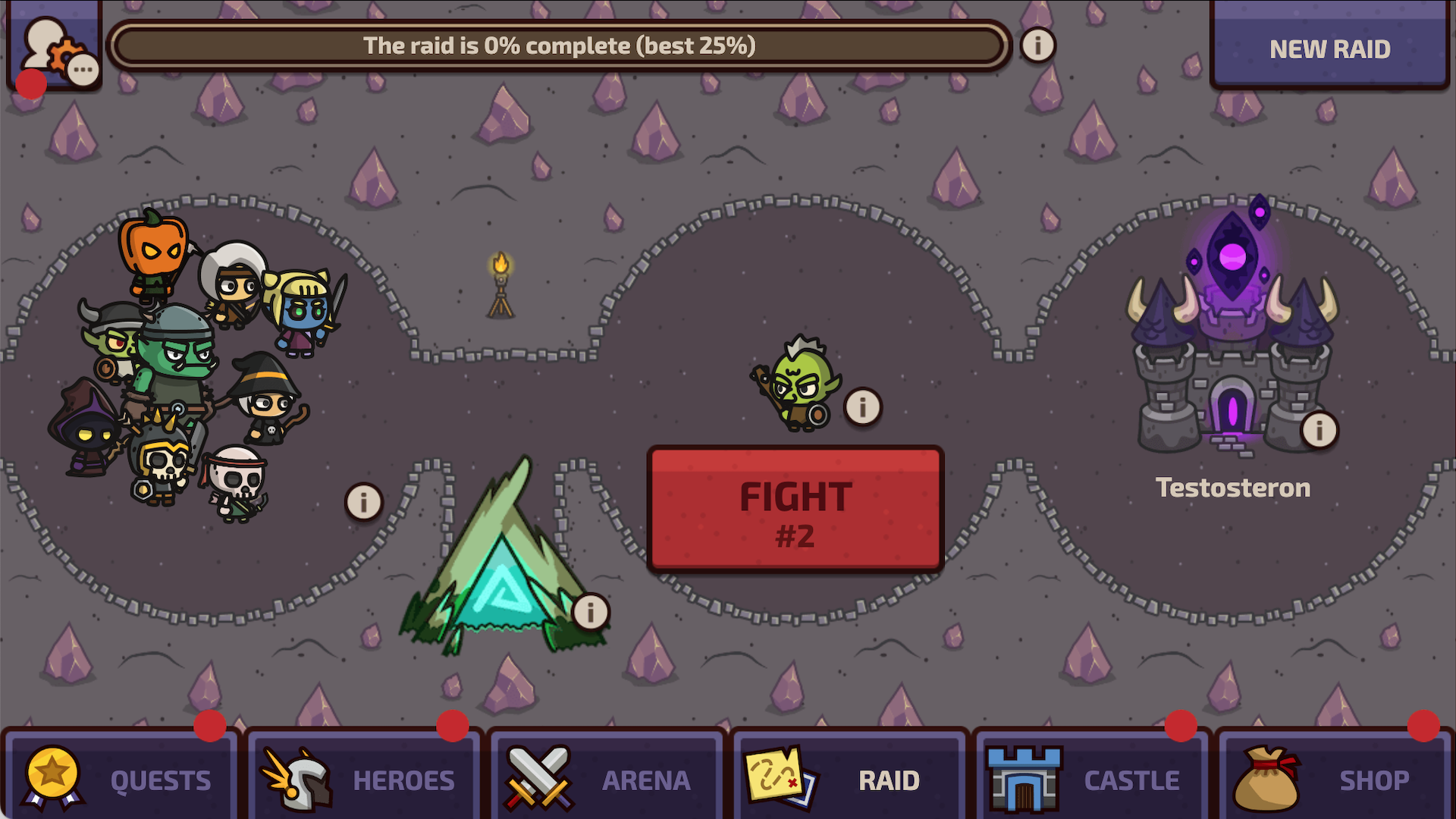Click the info icon near your hero party
Image resolution: width=1456 pixels, height=819 pixels.
364,500
